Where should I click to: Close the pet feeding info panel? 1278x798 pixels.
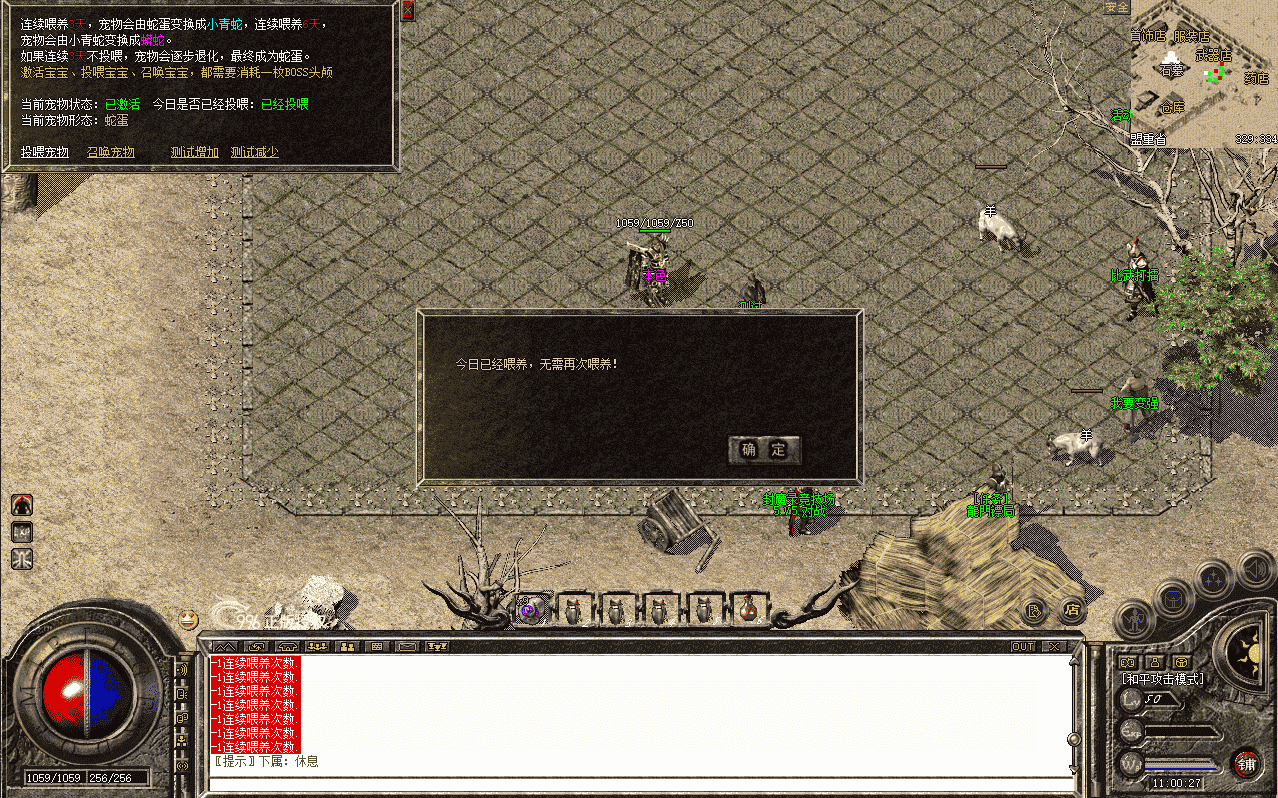(x=407, y=10)
